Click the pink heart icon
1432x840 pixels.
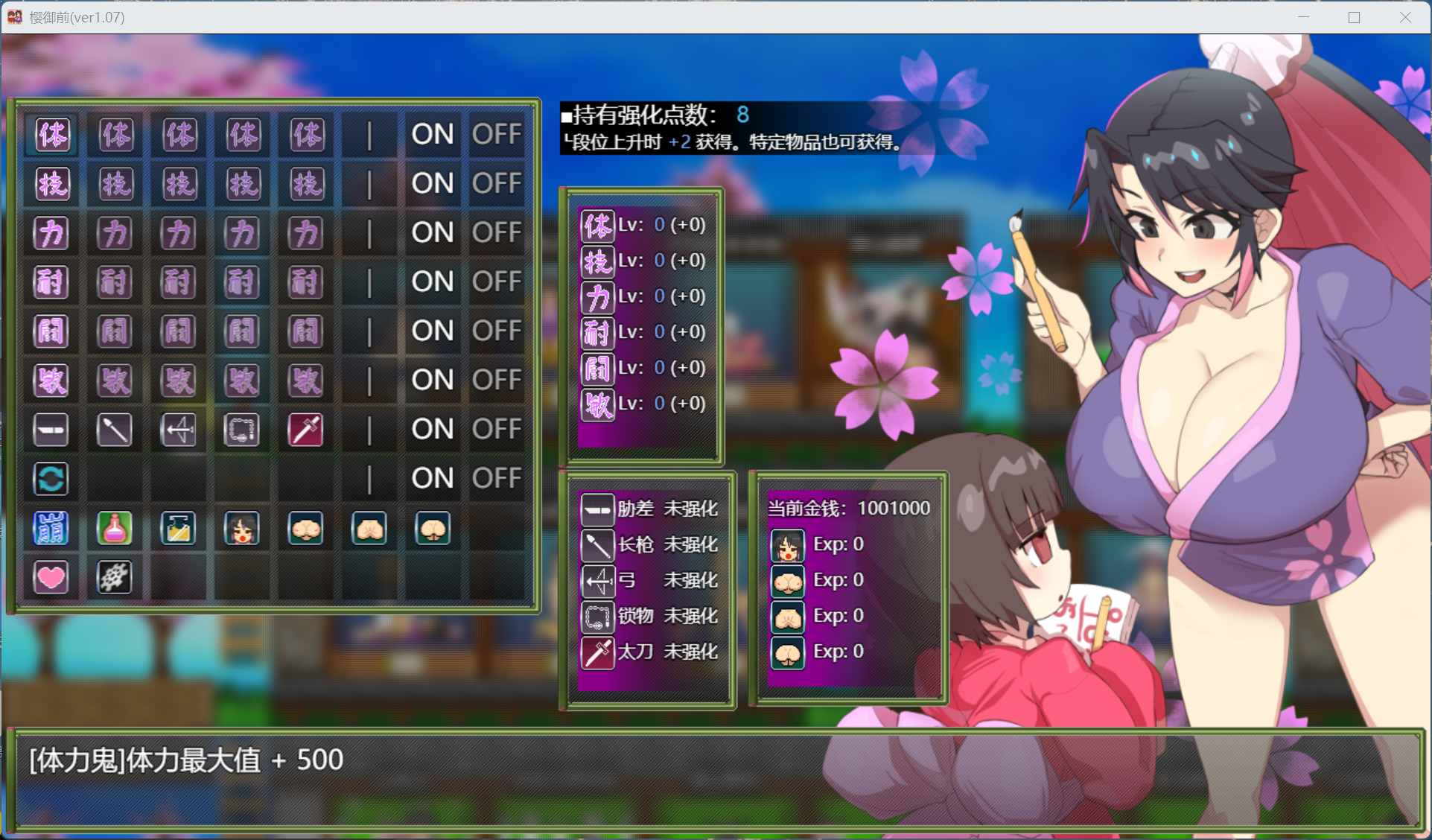(x=51, y=577)
